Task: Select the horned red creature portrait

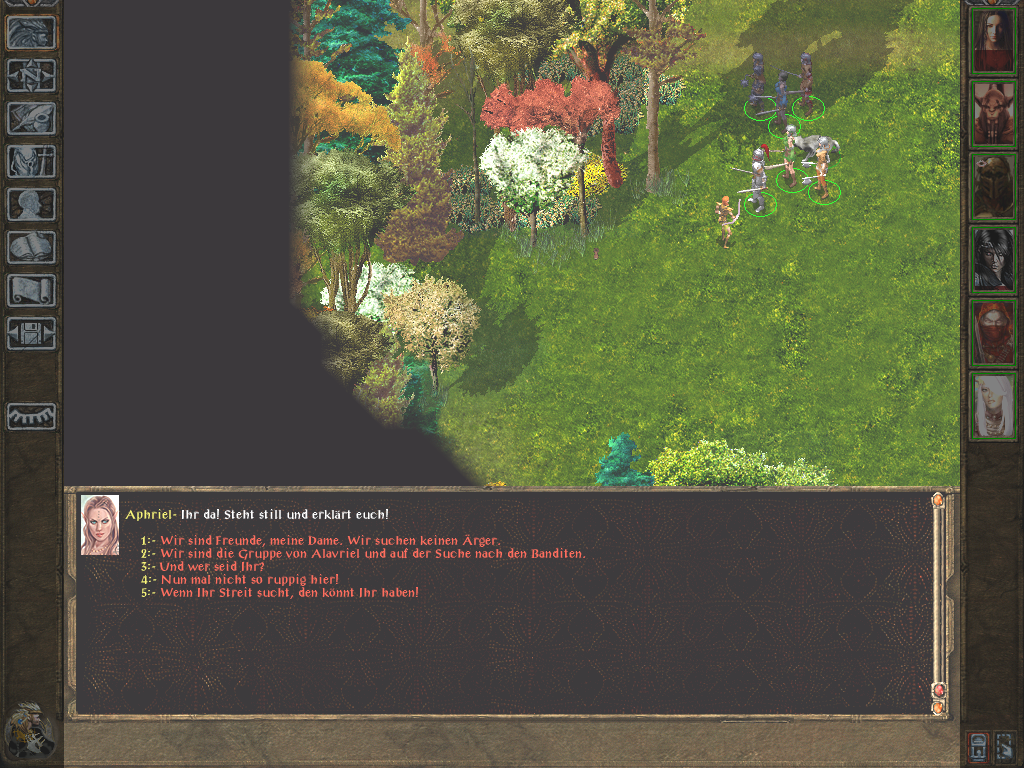Action: click(x=994, y=114)
